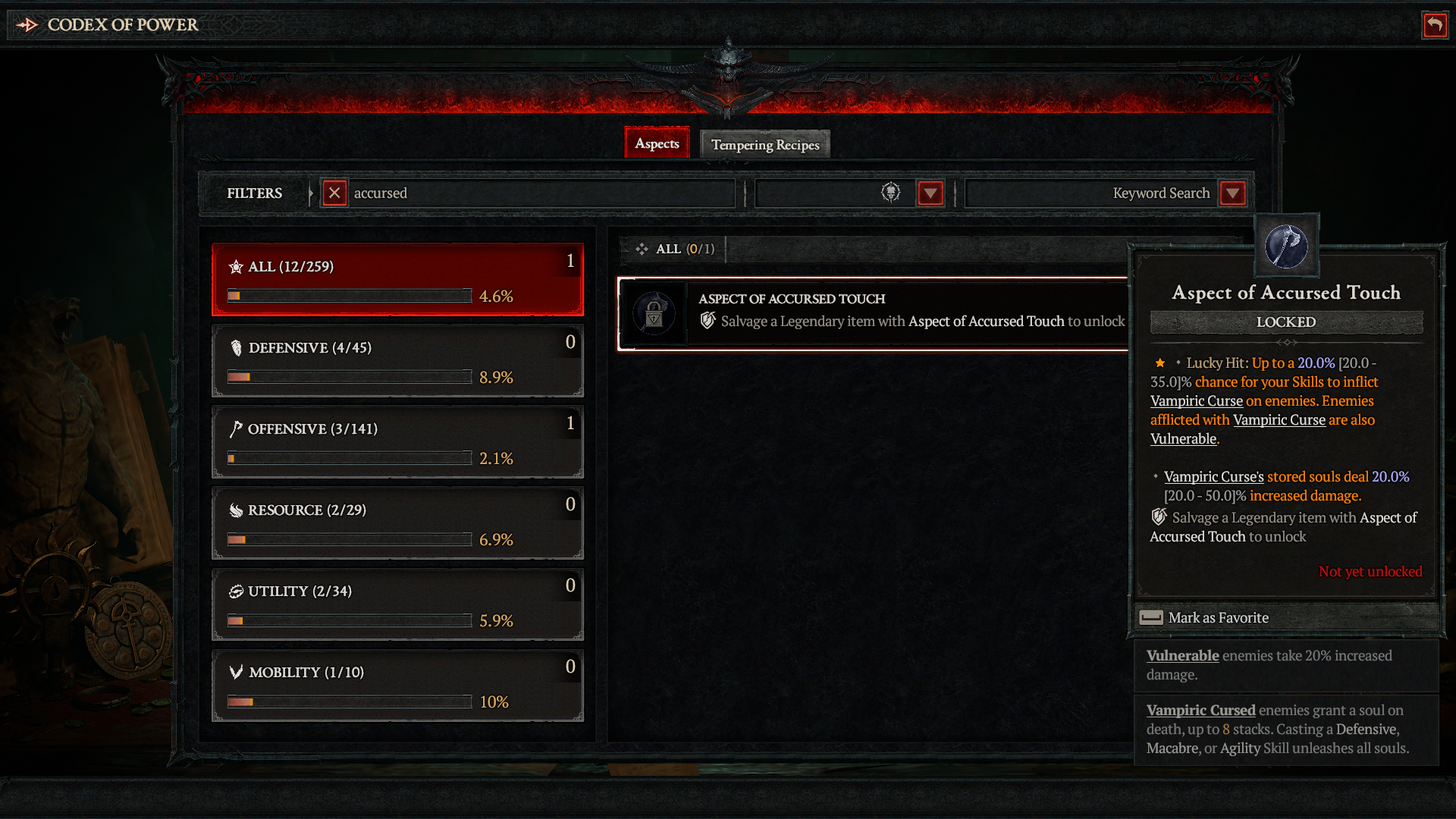The height and width of the screenshot is (819, 1456).
Task: Open the Vampiric Curse tooltip link
Action: pos(1197,400)
